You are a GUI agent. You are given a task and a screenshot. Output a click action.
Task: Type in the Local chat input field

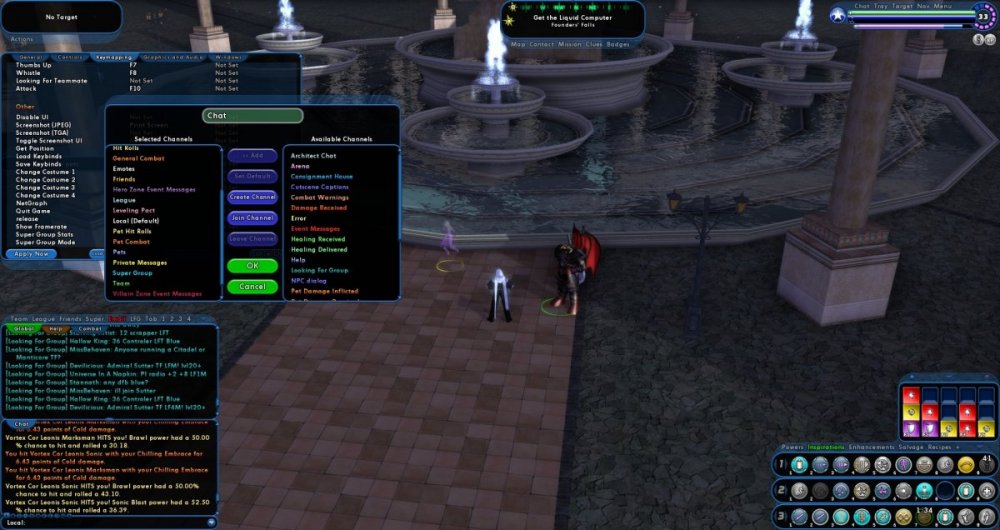110,522
